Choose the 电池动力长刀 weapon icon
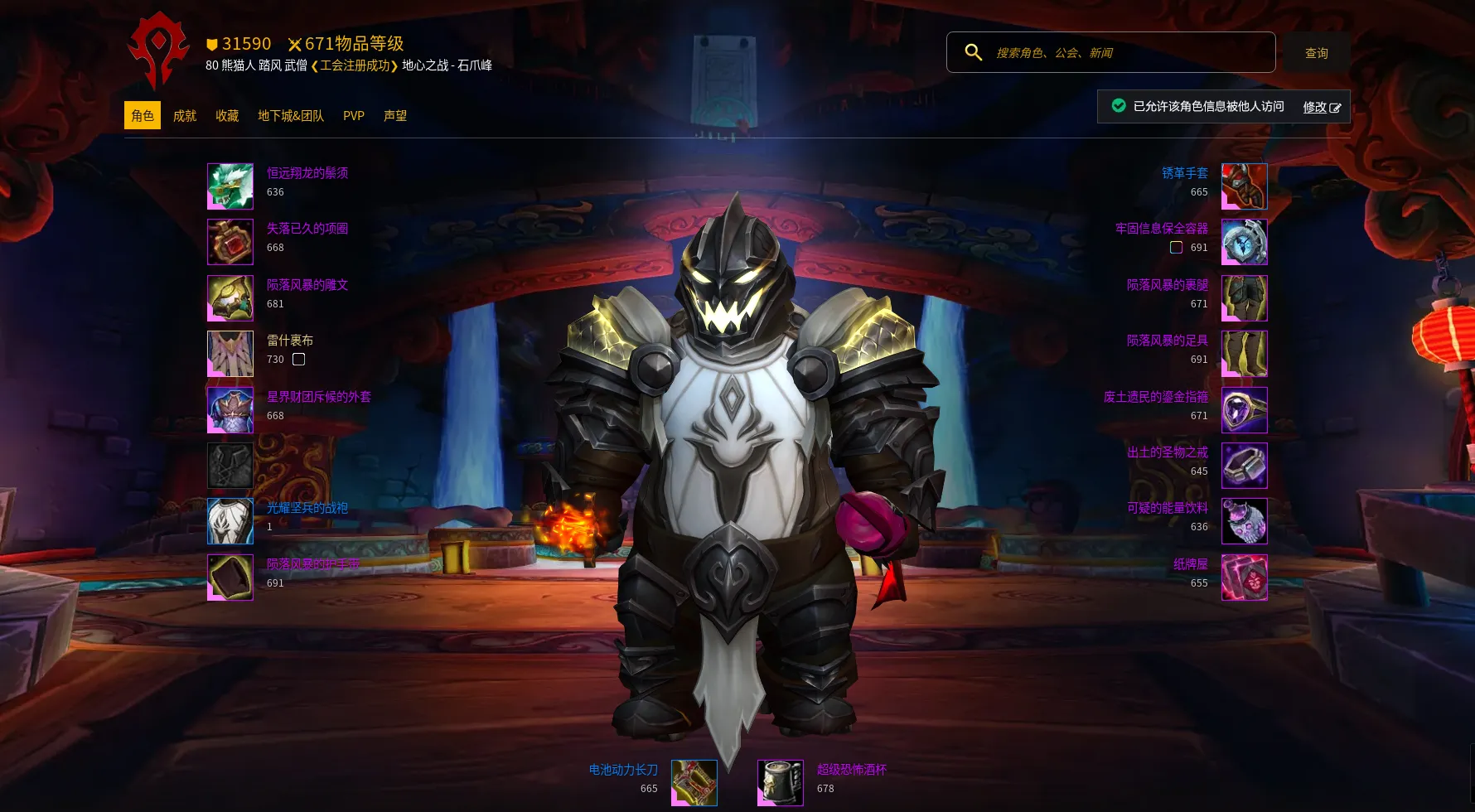This screenshot has height=812, width=1475. pos(694,783)
